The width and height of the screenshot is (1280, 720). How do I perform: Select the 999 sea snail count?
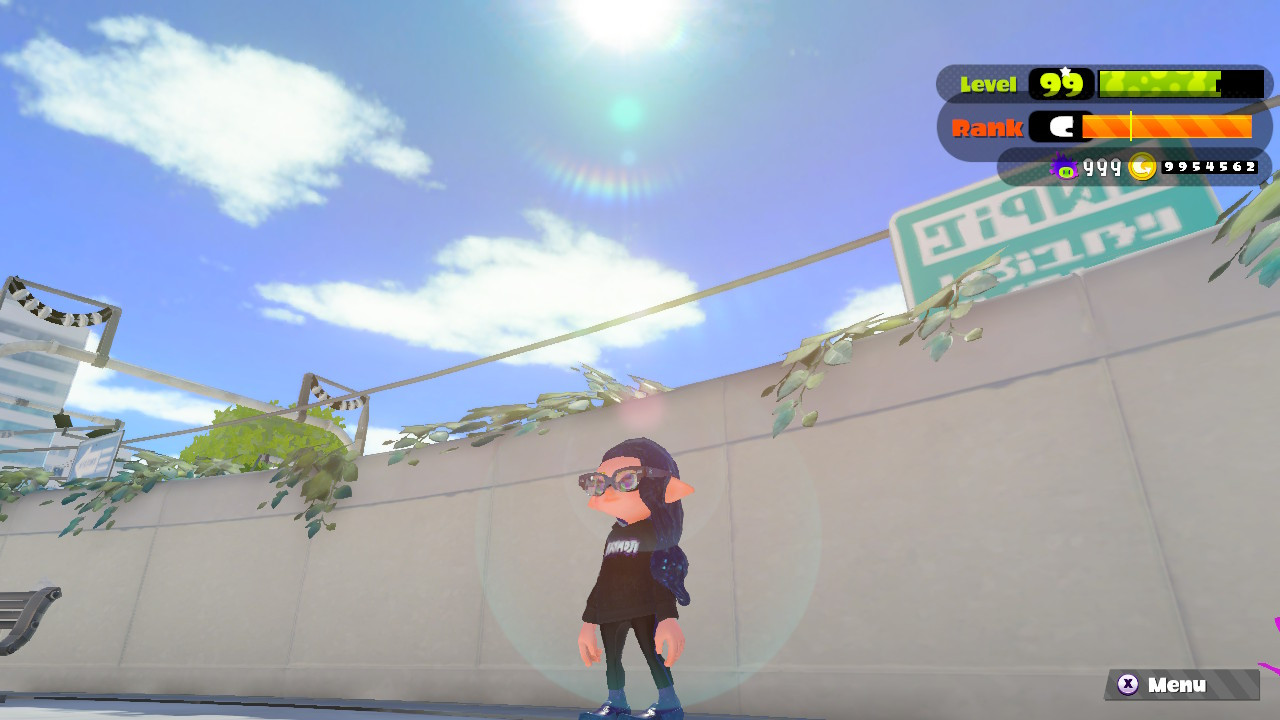click(x=1100, y=168)
